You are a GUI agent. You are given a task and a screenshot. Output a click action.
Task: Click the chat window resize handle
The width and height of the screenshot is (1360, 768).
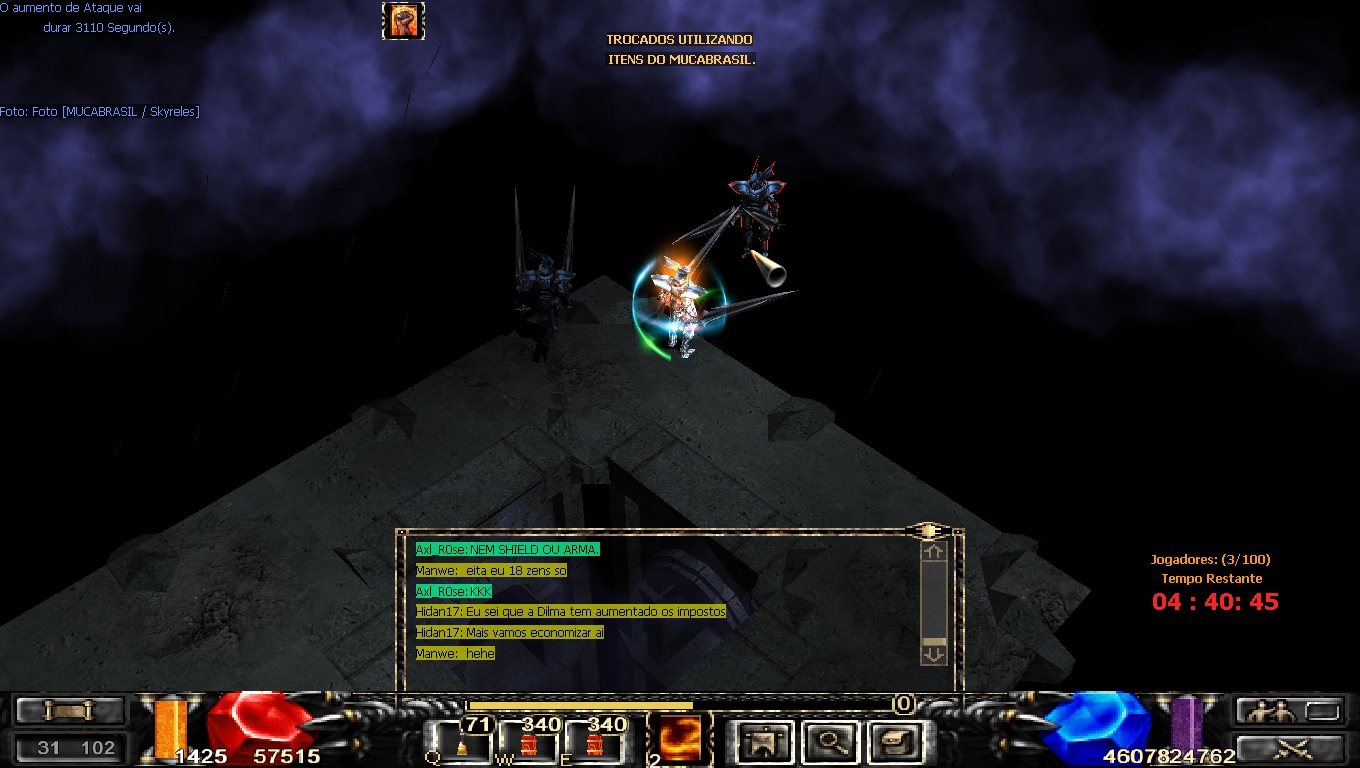[x=928, y=530]
